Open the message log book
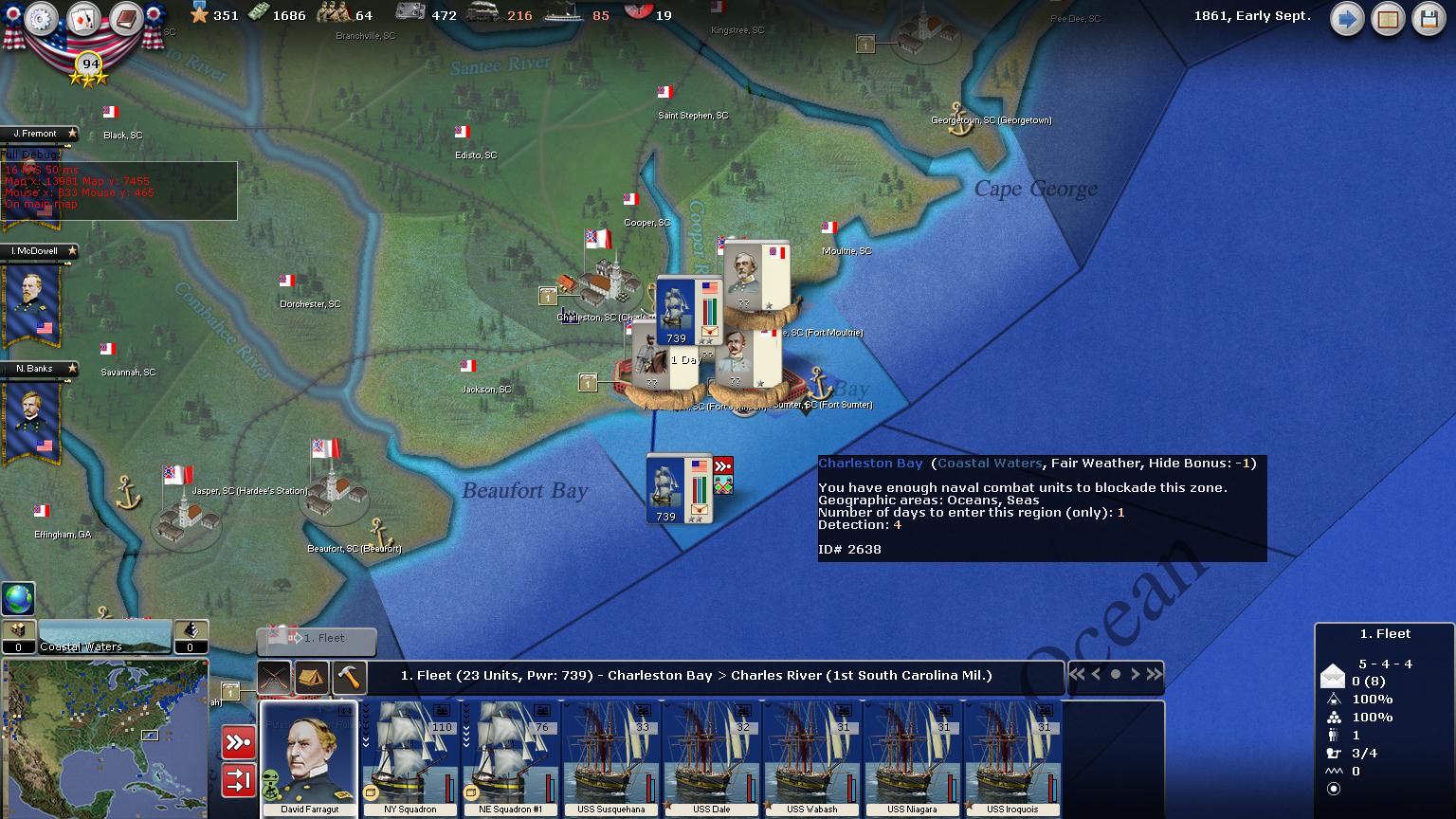Image resolution: width=1456 pixels, height=819 pixels. pyautogui.click(x=1388, y=20)
